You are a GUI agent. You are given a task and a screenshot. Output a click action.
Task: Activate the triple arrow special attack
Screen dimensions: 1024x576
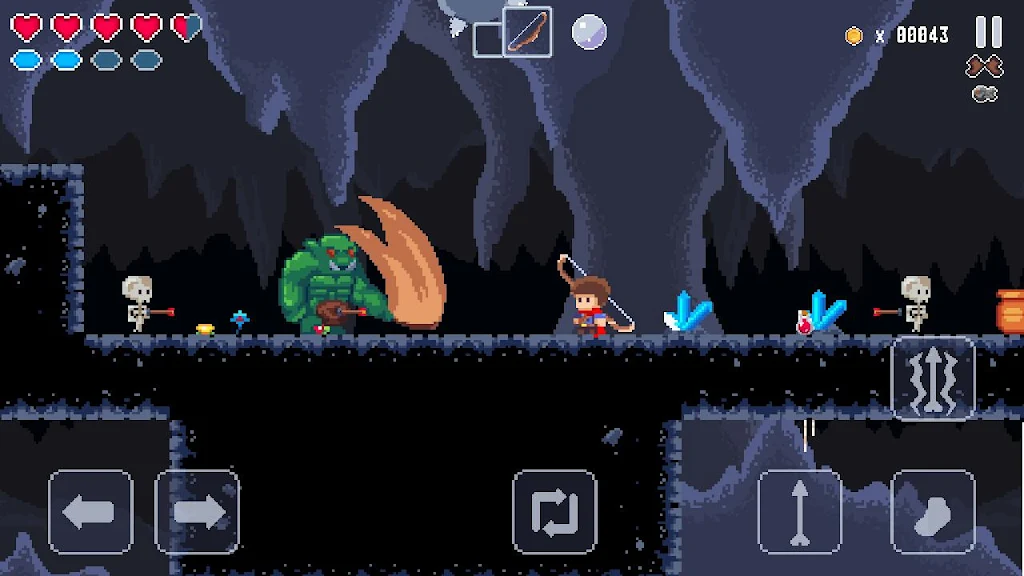pos(932,378)
